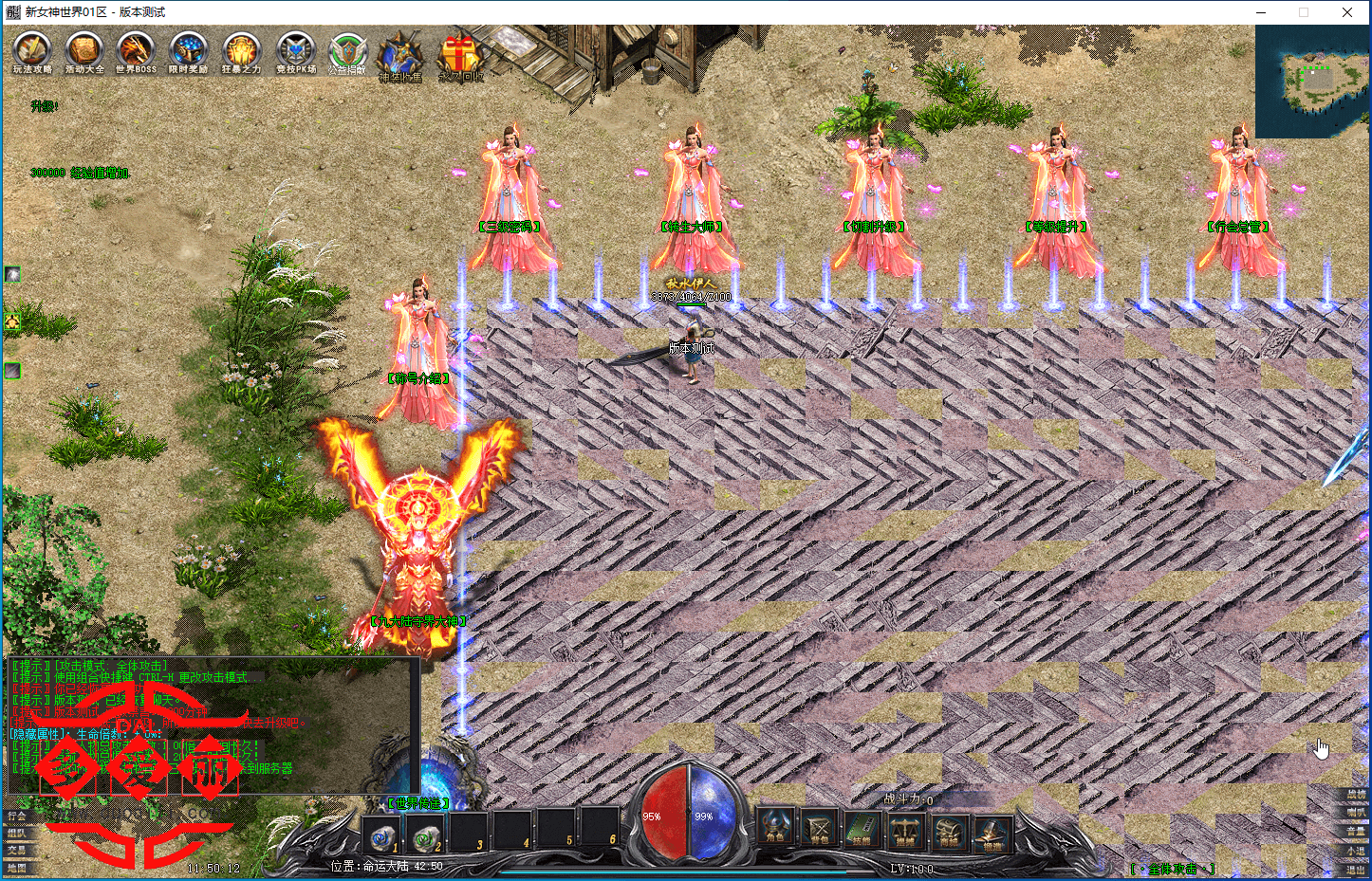
Task: Open the 锻造 forging anvil button
Action: click(x=992, y=831)
